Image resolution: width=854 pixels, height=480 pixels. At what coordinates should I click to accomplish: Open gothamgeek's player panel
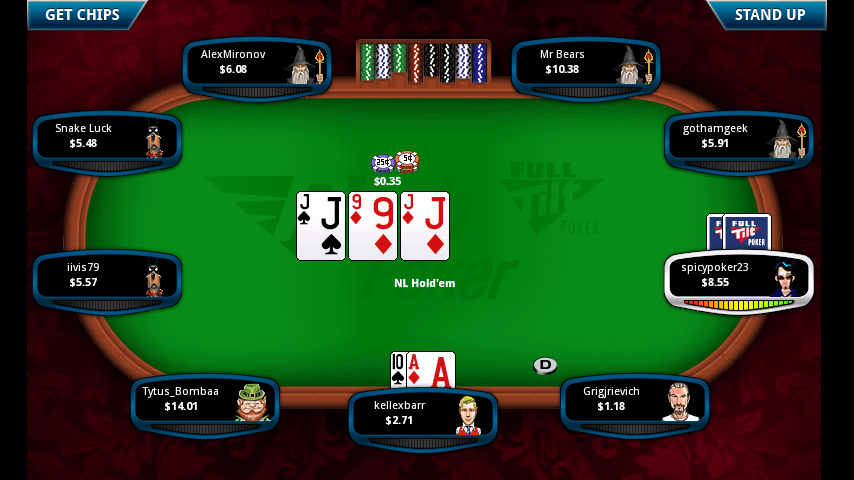click(x=738, y=138)
